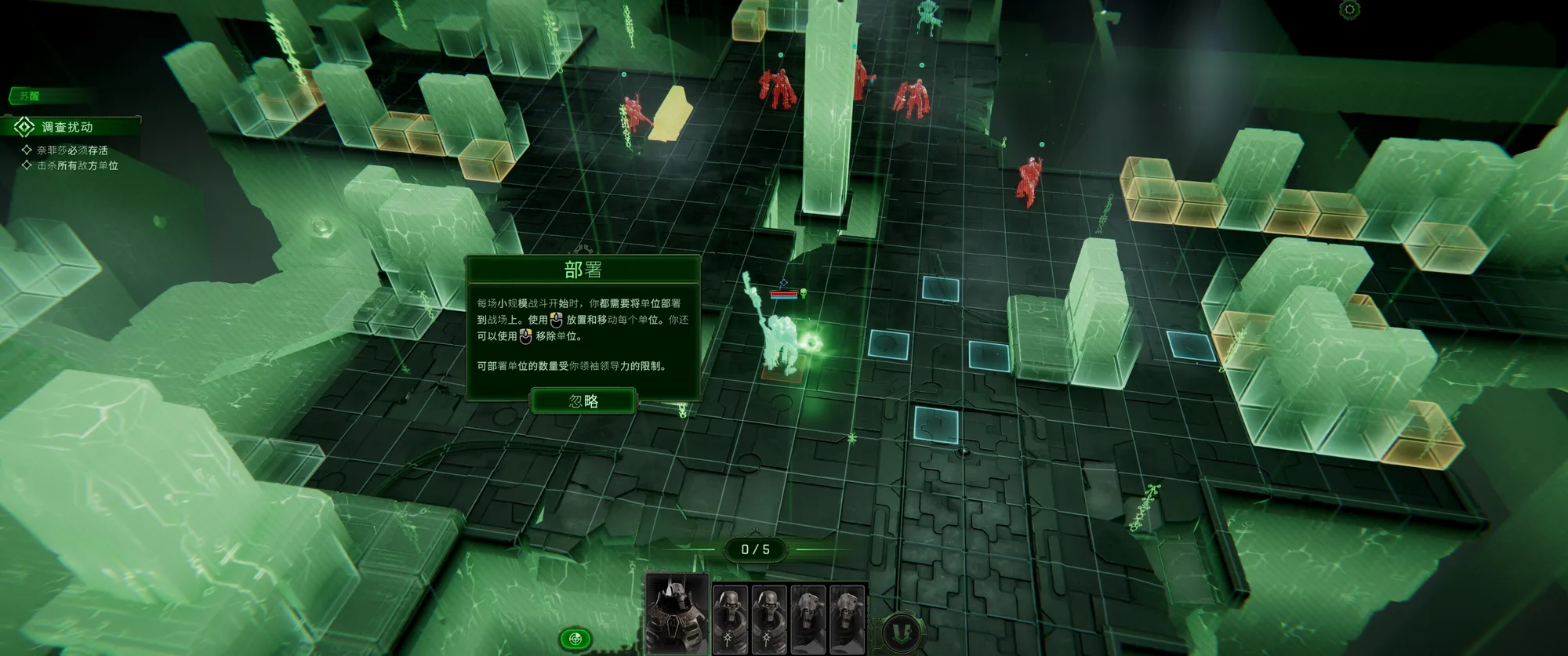The image size is (1568, 656).
Task: Open the 调查扰动 objective tracker
Action: click(67, 127)
